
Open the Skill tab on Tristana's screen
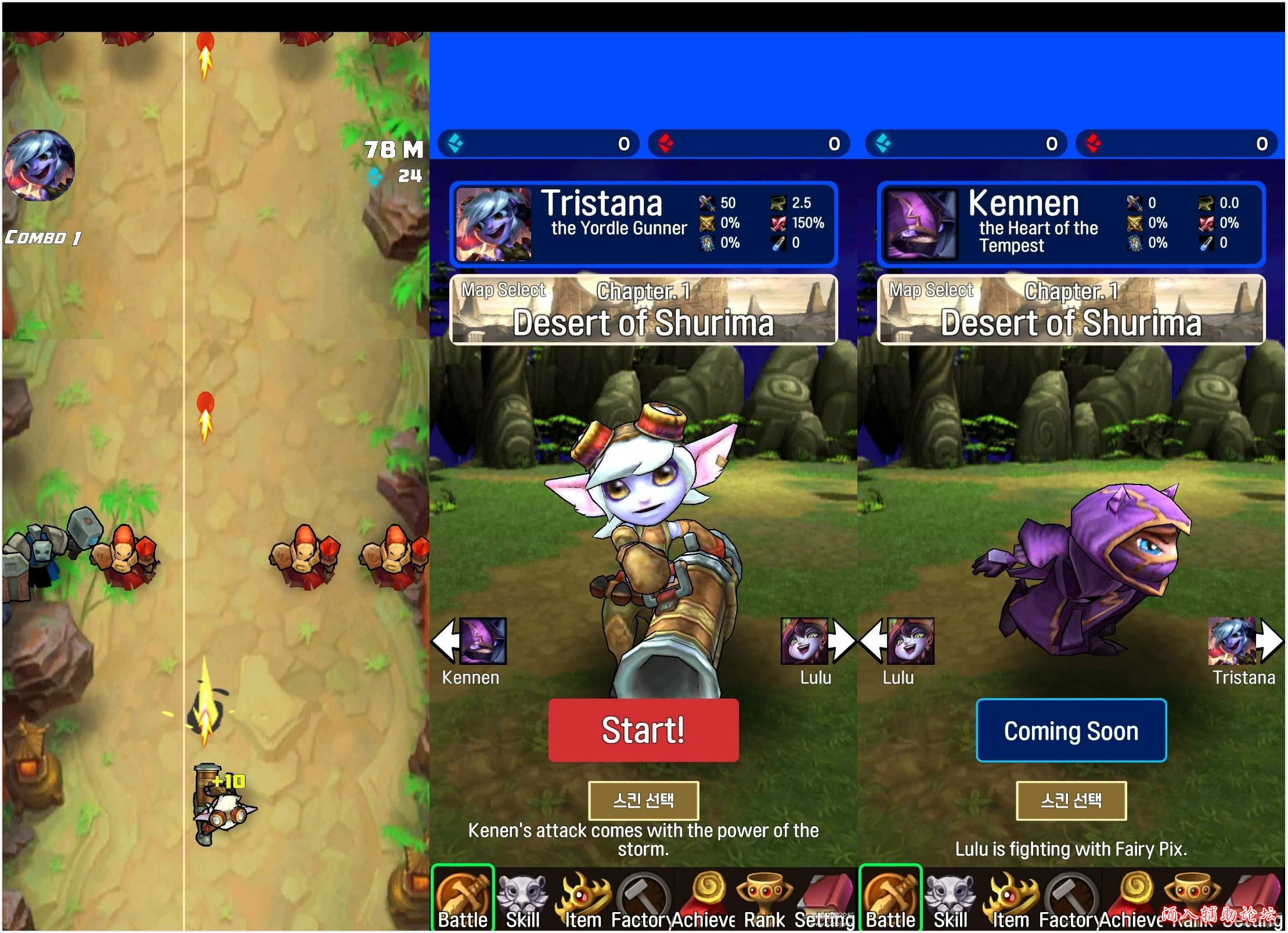[522, 899]
